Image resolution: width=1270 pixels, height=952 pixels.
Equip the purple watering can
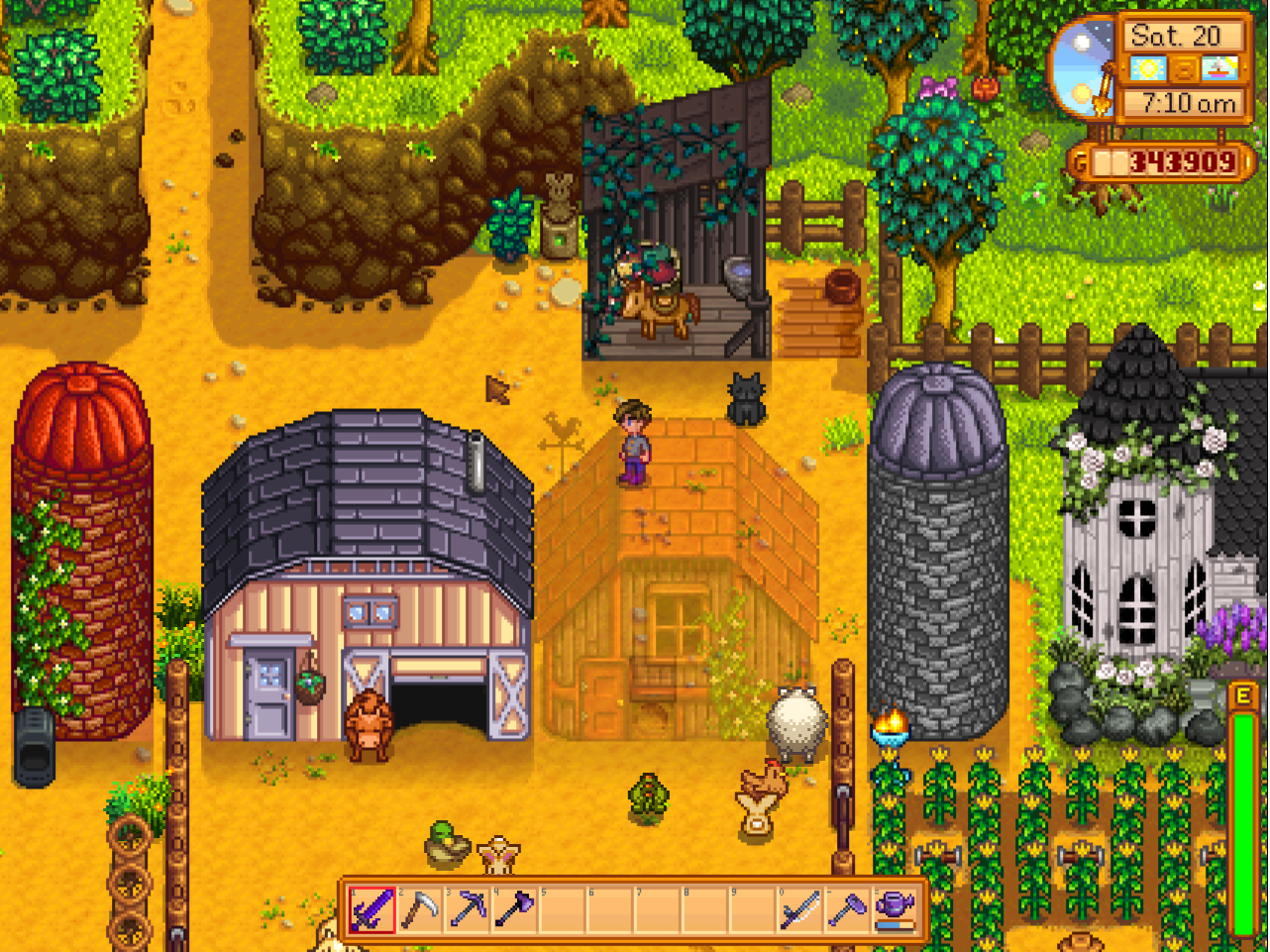[x=896, y=909]
